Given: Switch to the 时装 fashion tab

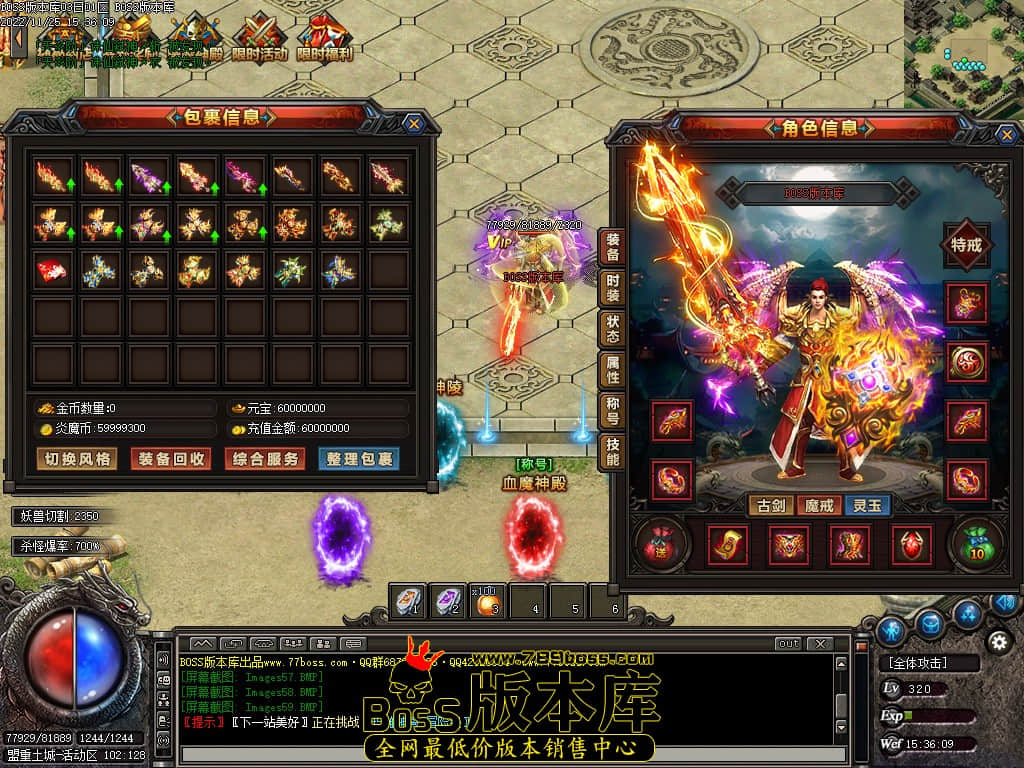Looking at the screenshot, I should (612, 289).
